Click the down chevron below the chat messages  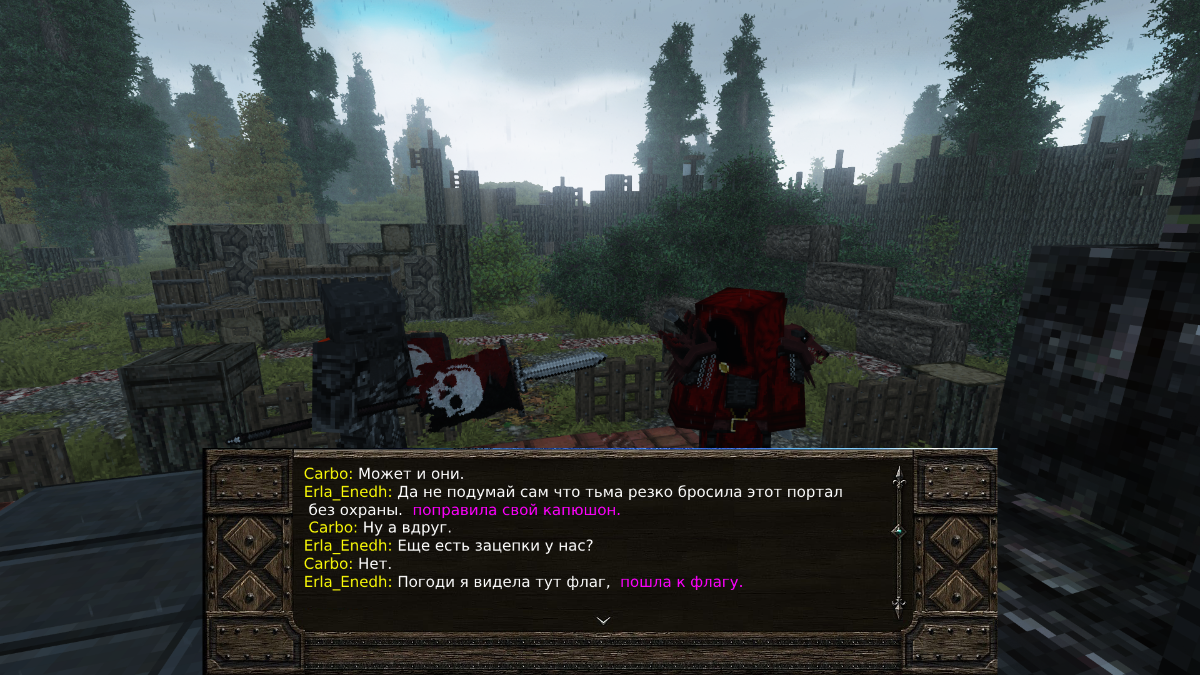603,620
